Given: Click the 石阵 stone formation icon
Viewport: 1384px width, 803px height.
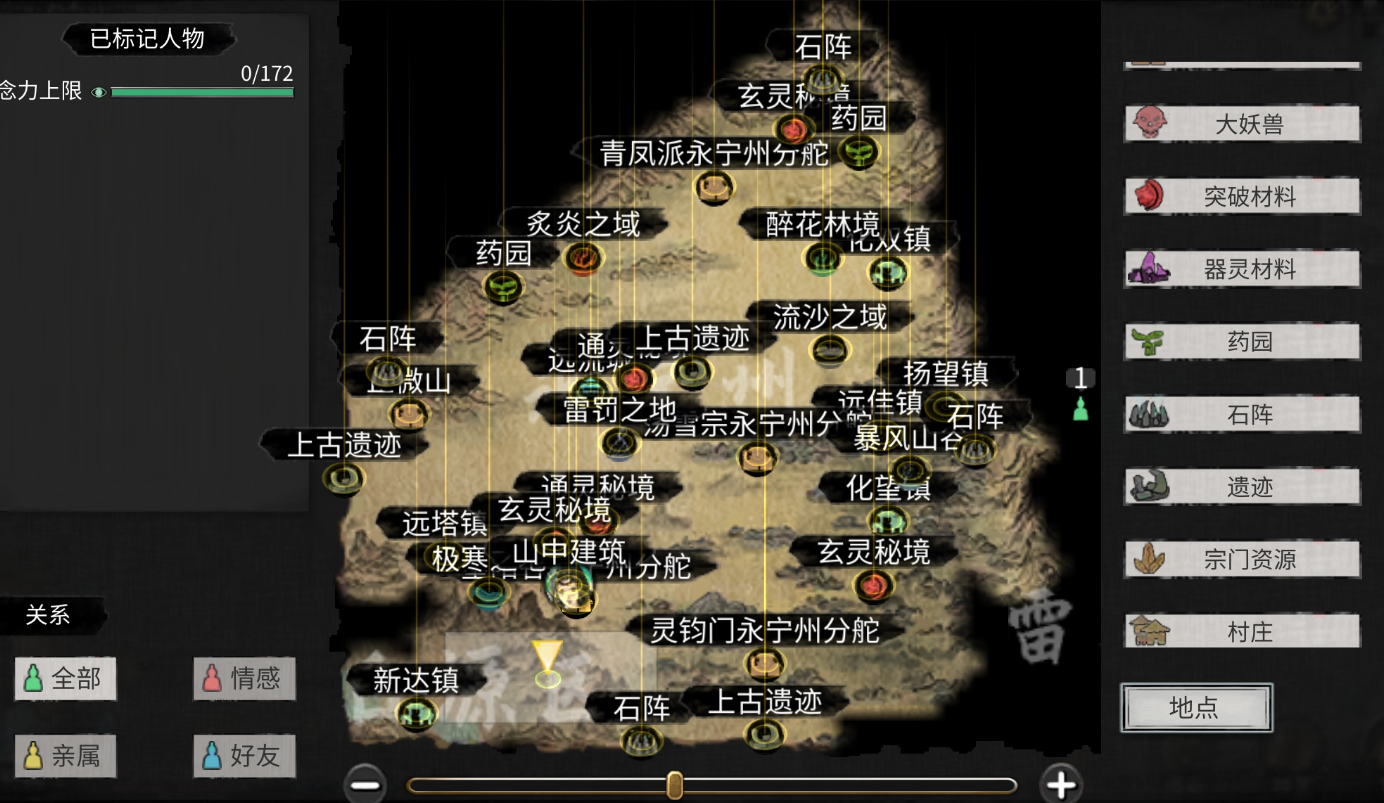Looking at the screenshot, I should [x=1151, y=413].
